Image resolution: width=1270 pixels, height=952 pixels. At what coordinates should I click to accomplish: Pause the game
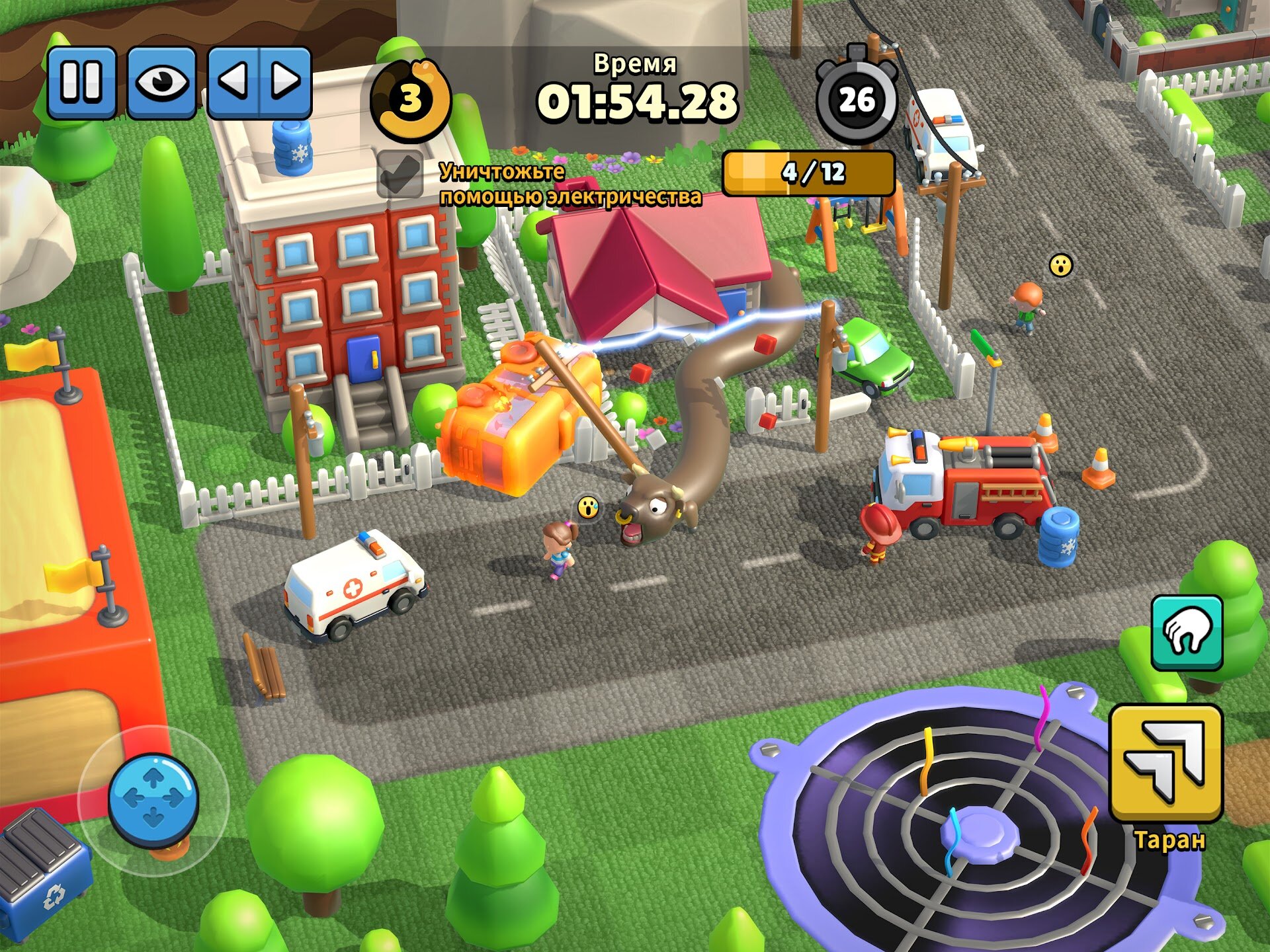tap(81, 82)
